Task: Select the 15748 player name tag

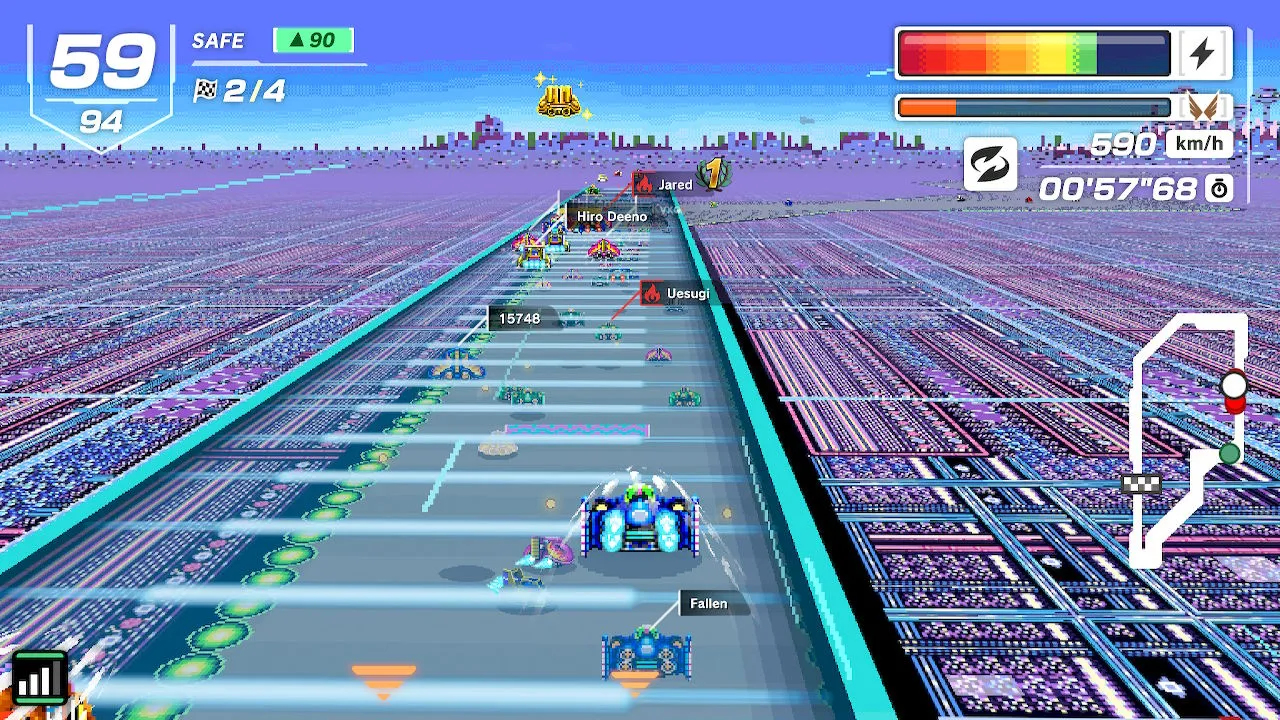Action: 519,318
